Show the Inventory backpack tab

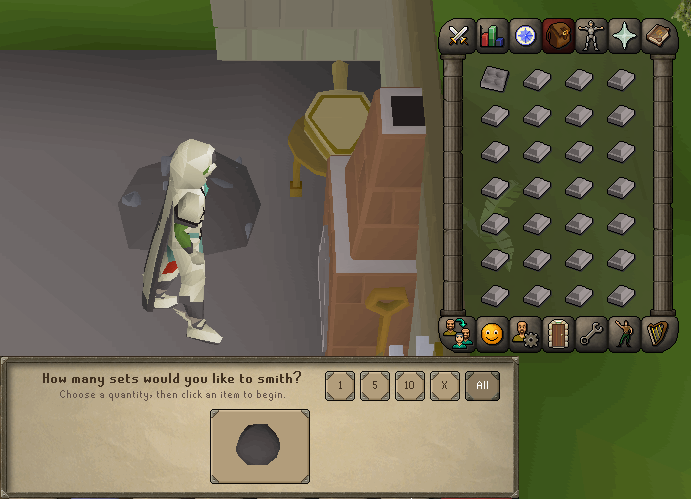(x=557, y=36)
